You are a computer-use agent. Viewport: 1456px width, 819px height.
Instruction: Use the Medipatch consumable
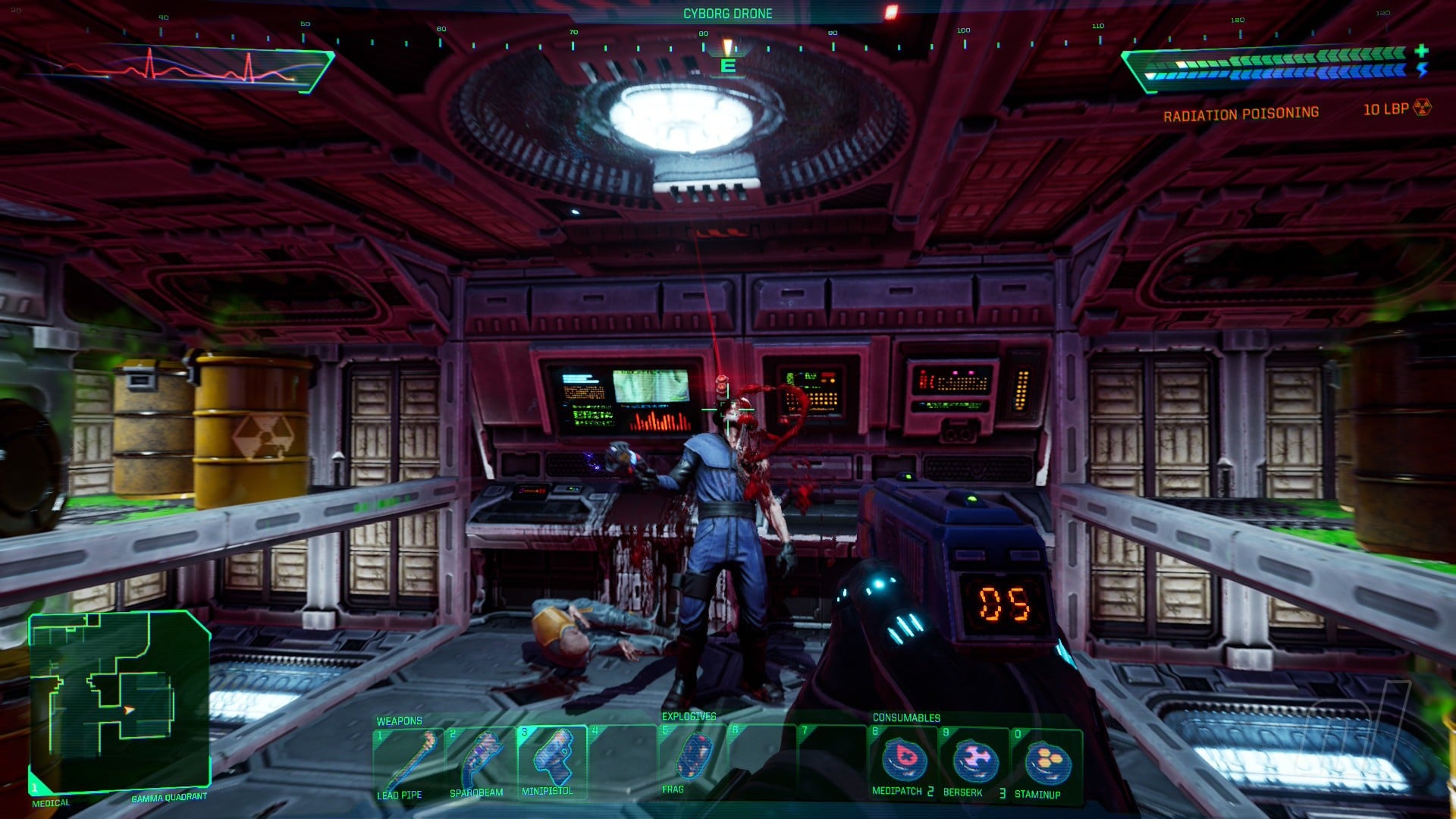tap(902, 761)
